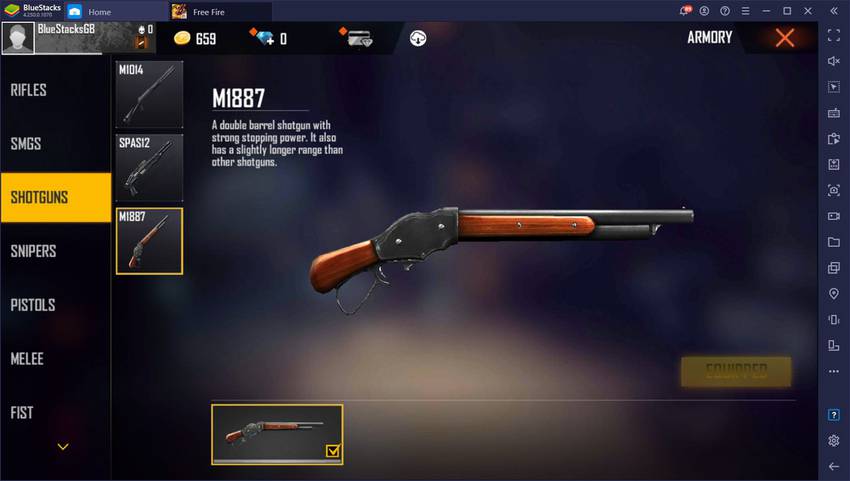Click the gold coins counter icon
The image size is (850, 481).
click(182, 38)
